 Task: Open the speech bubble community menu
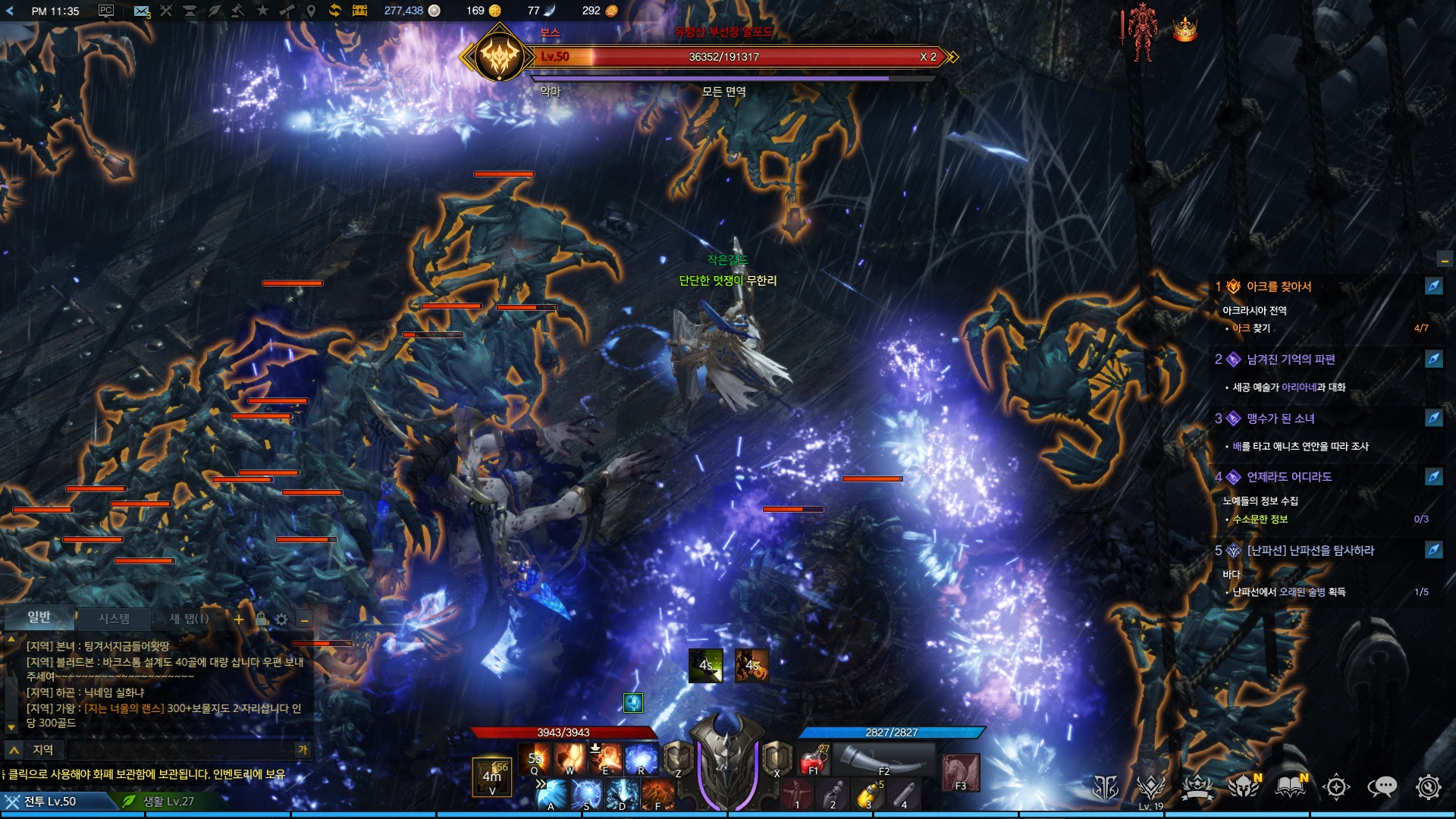1382,787
